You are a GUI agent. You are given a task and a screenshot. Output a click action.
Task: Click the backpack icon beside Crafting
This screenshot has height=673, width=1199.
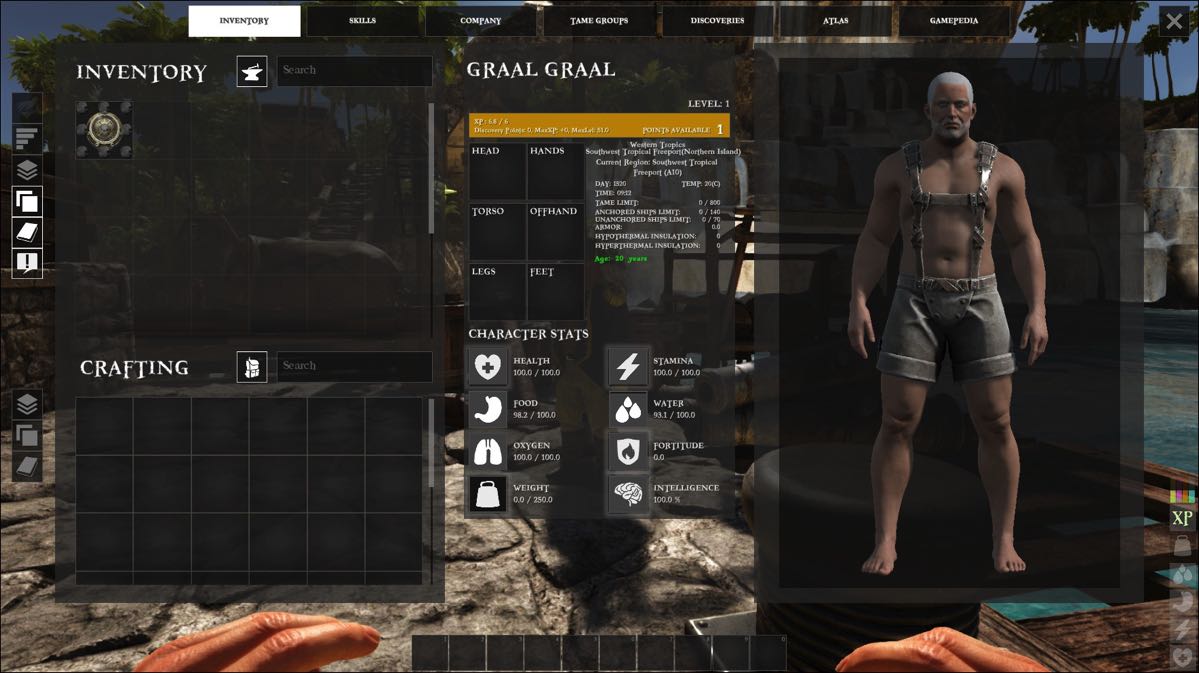252,366
